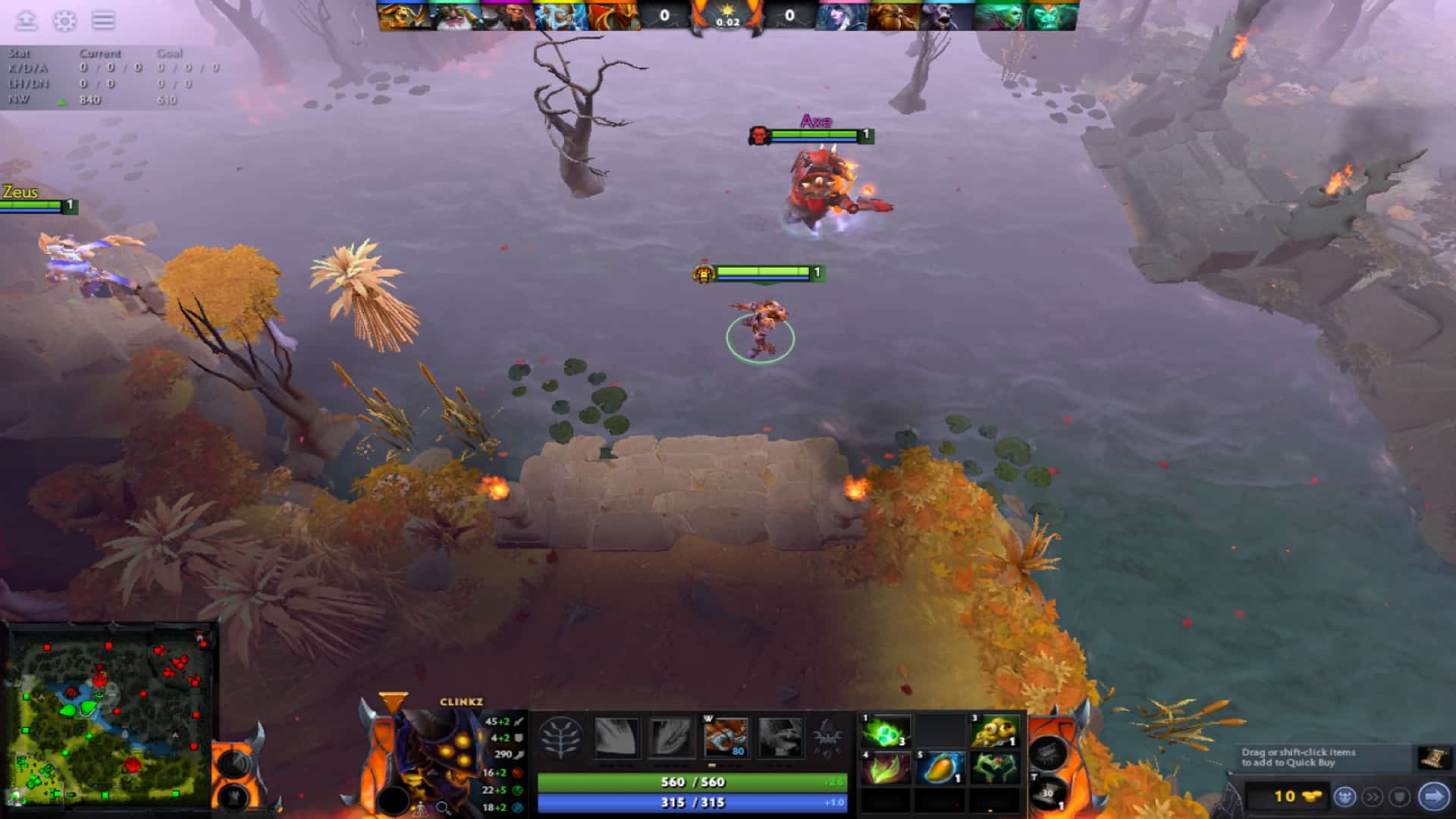1456x819 pixels.
Task: Click the day/night sun indicator under the clock
Action: coord(728,10)
